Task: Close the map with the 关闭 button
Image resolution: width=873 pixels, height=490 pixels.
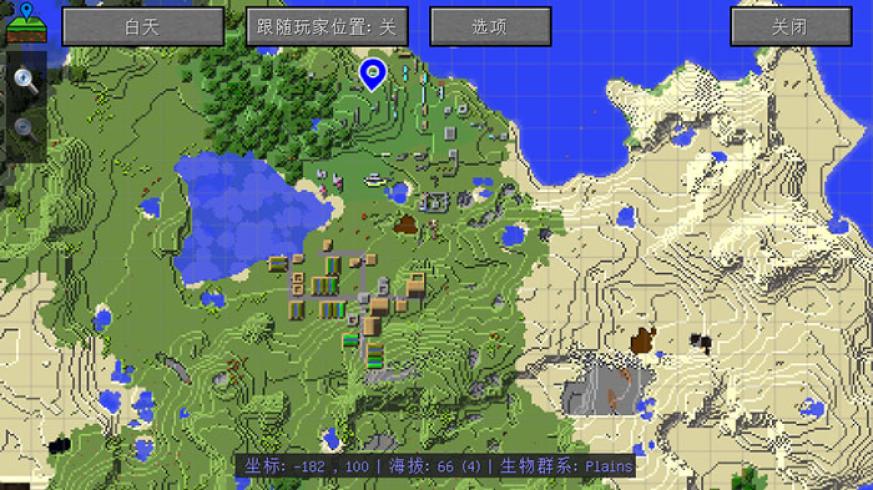Action: tap(789, 27)
